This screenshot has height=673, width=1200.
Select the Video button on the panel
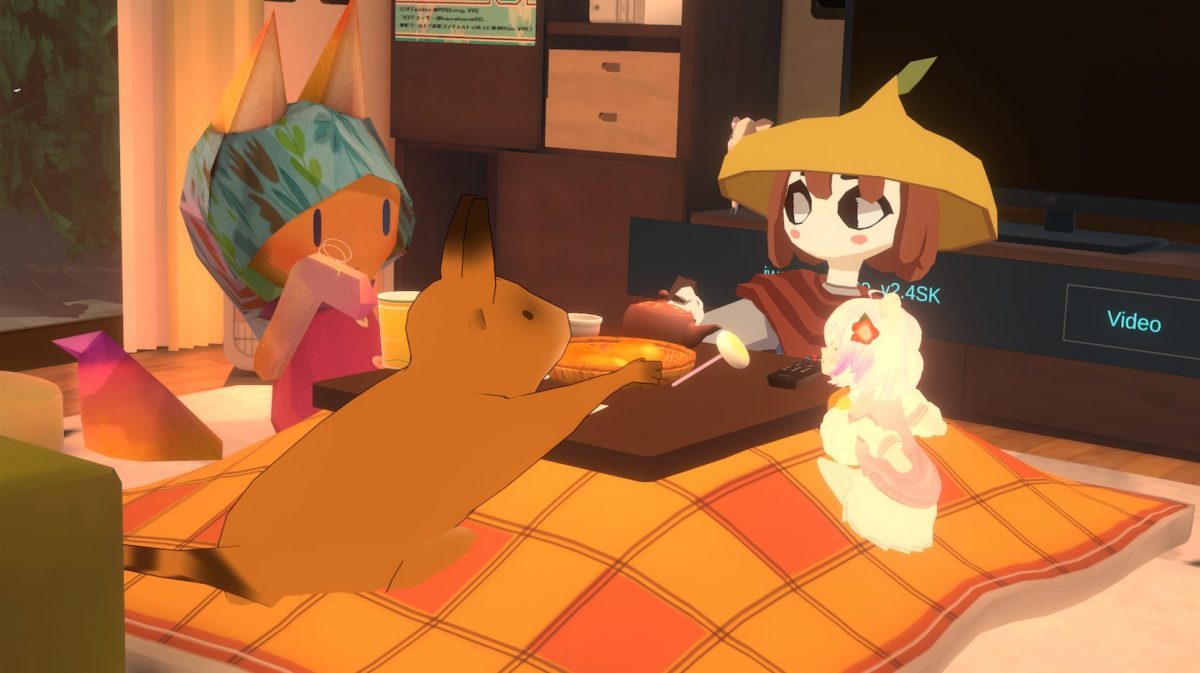[1133, 322]
